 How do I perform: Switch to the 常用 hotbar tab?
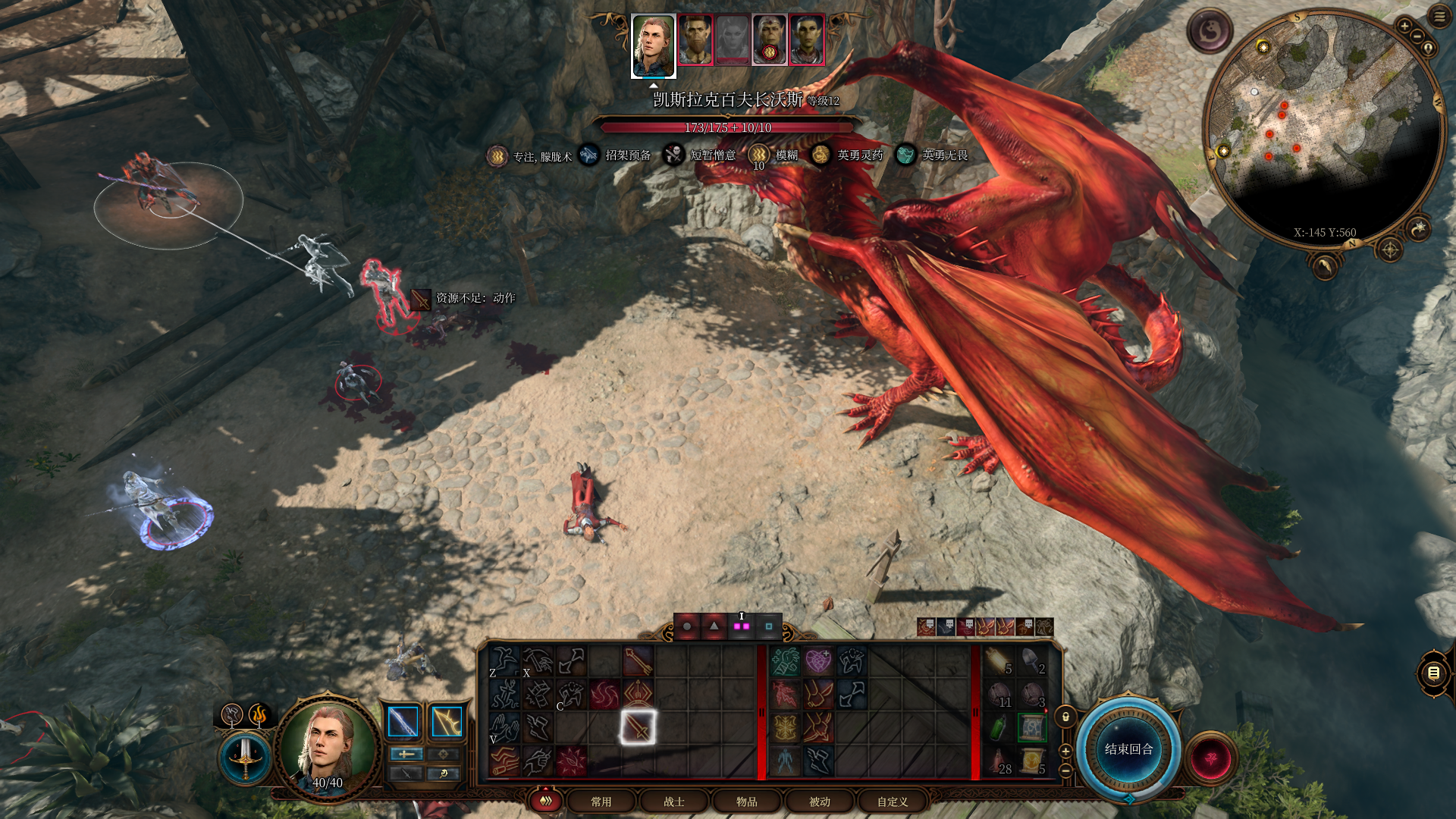point(601,802)
